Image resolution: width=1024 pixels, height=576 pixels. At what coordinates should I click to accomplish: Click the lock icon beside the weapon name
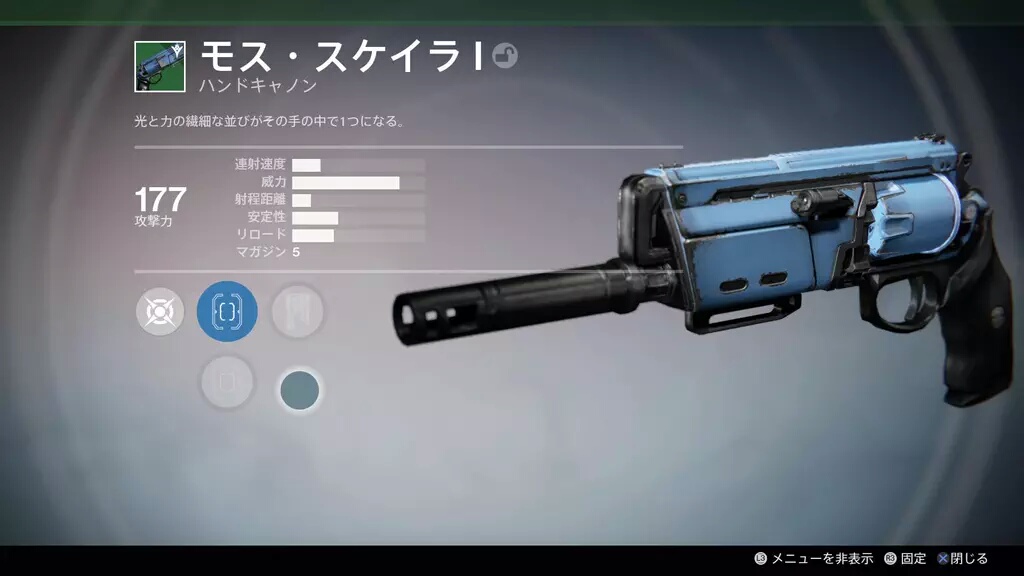(505, 57)
